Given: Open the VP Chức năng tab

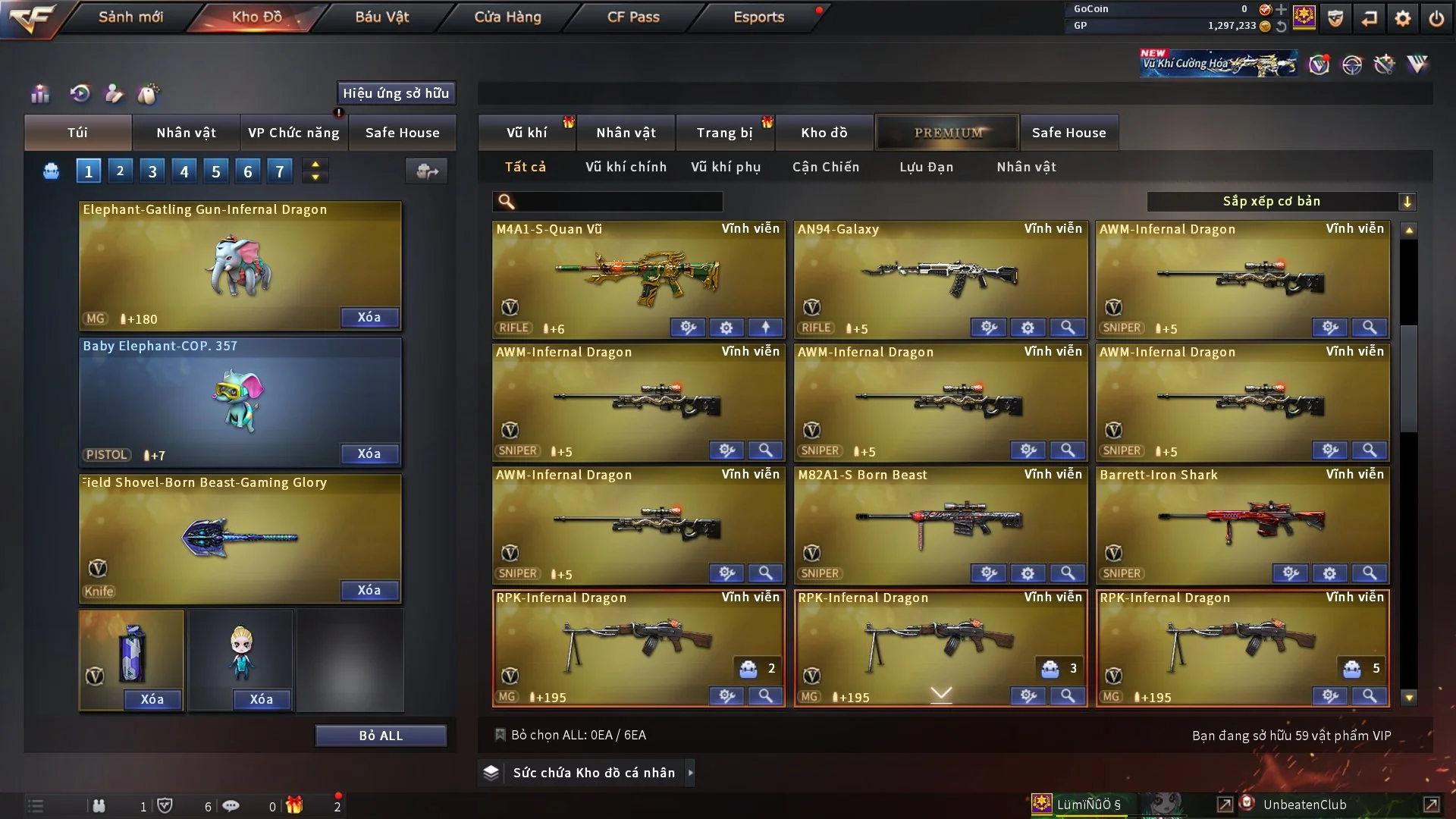Looking at the screenshot, I should click(293, 133).
